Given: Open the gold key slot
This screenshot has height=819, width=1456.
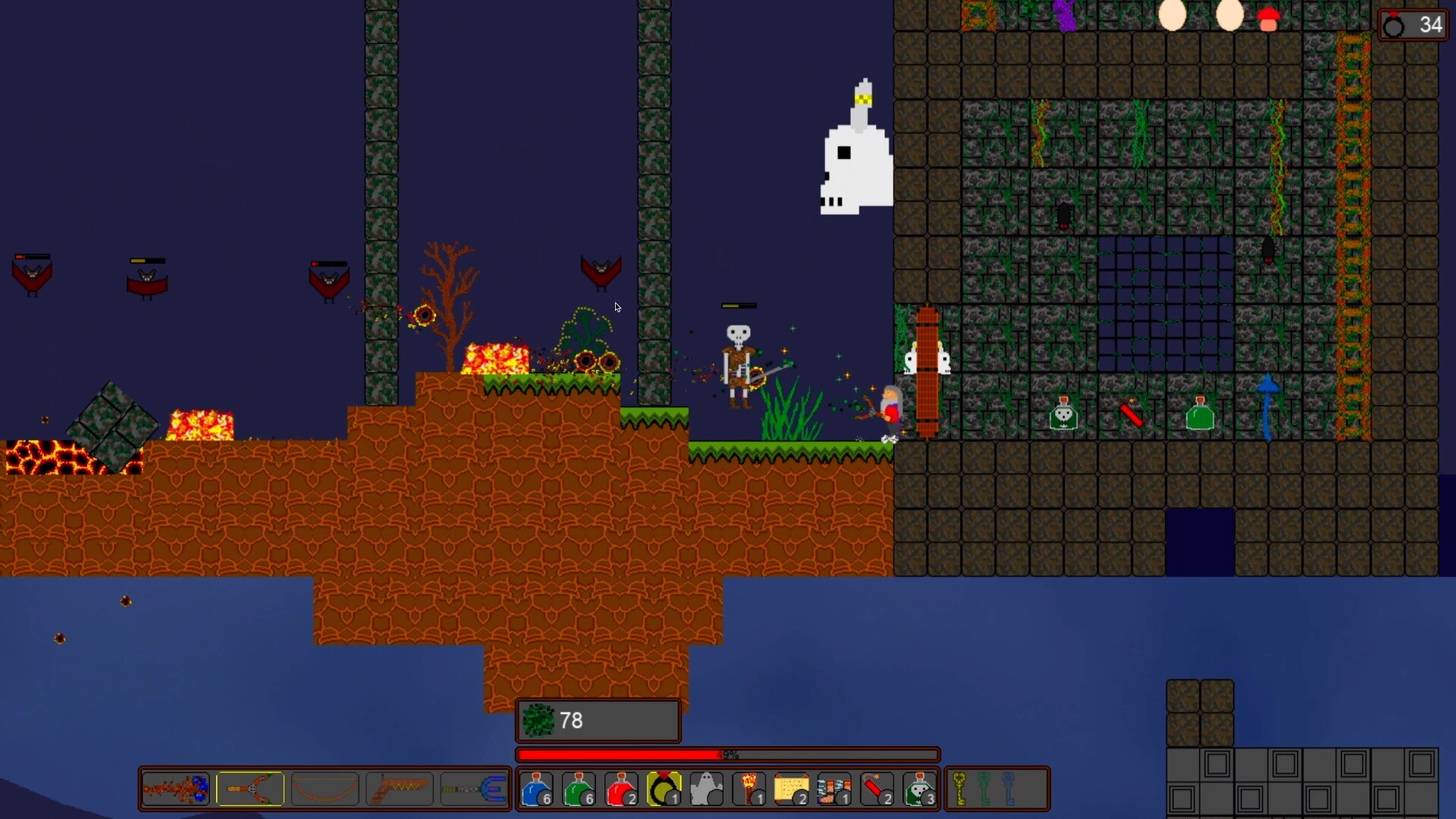Looking at the screenshot, I should [x=960, y=789].
